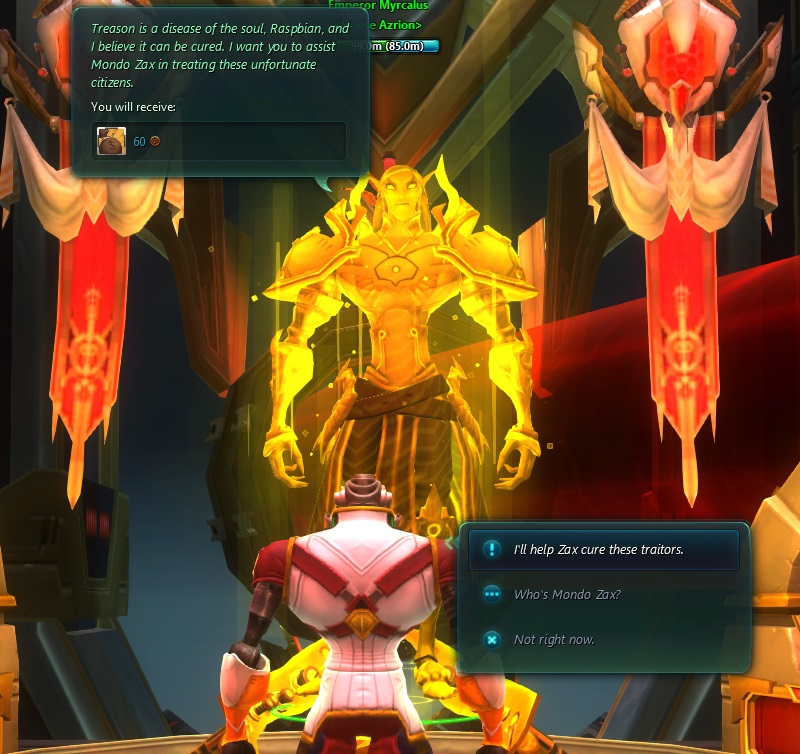Decline with "Not right now."
The image size is (800, 754).
[553, 640]
